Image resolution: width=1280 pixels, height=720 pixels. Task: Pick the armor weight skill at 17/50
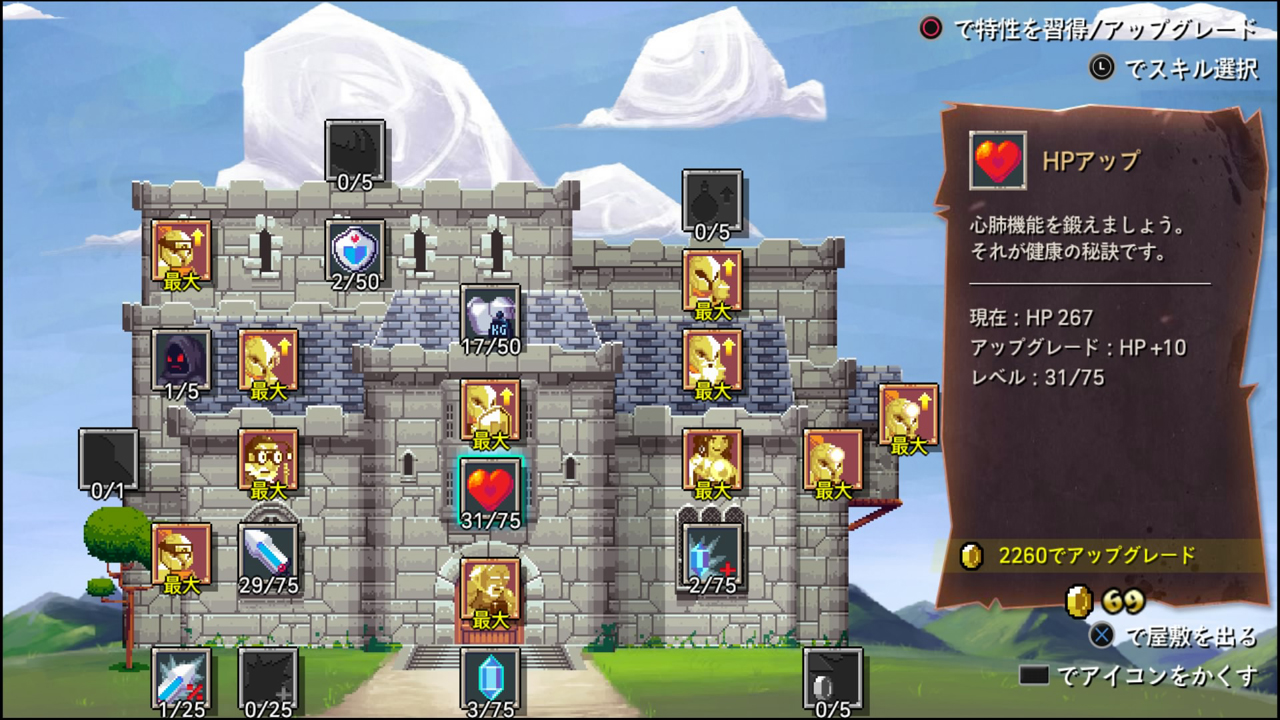pyautogui.click(x=490, y=314)
